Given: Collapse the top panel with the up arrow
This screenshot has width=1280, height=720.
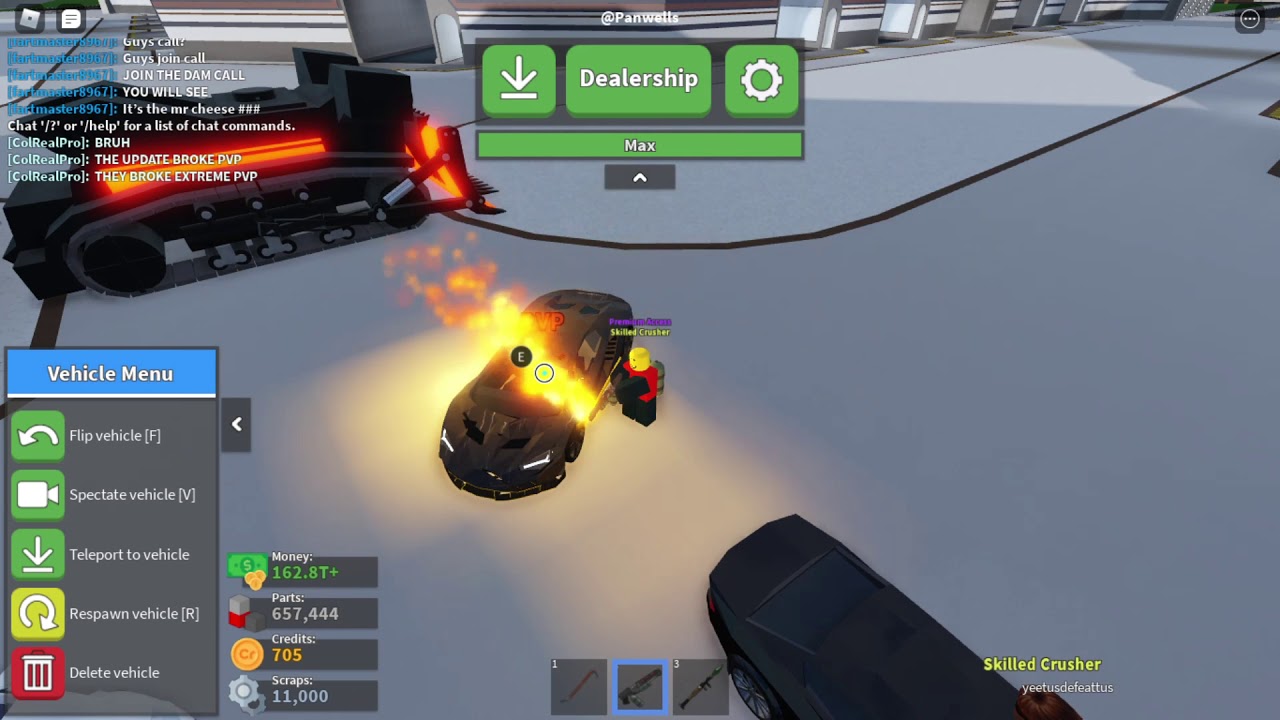Looking at the screenshot, I should pos(640,177).
